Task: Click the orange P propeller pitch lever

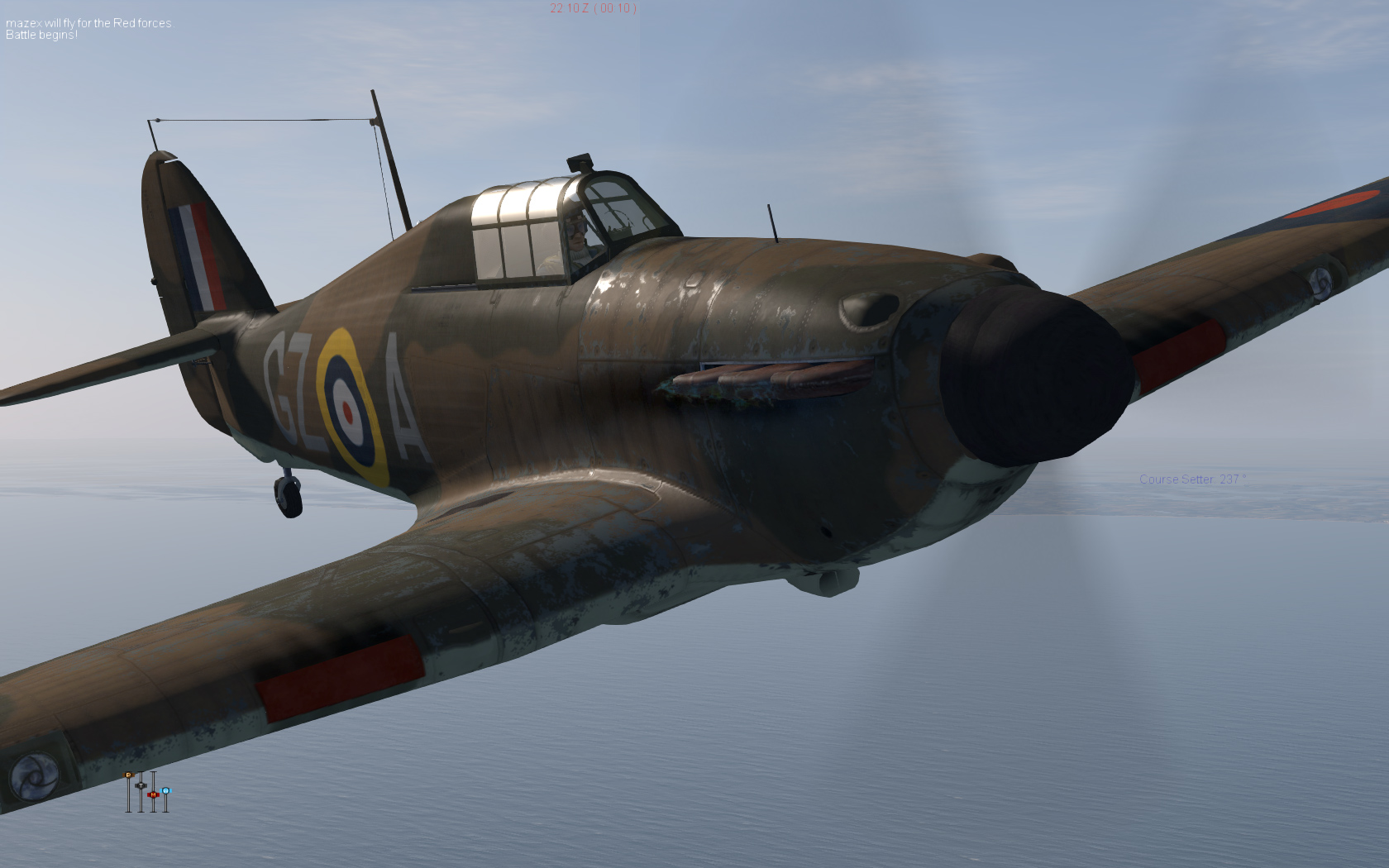Action: pyautogui.click(x=128, y=775)
